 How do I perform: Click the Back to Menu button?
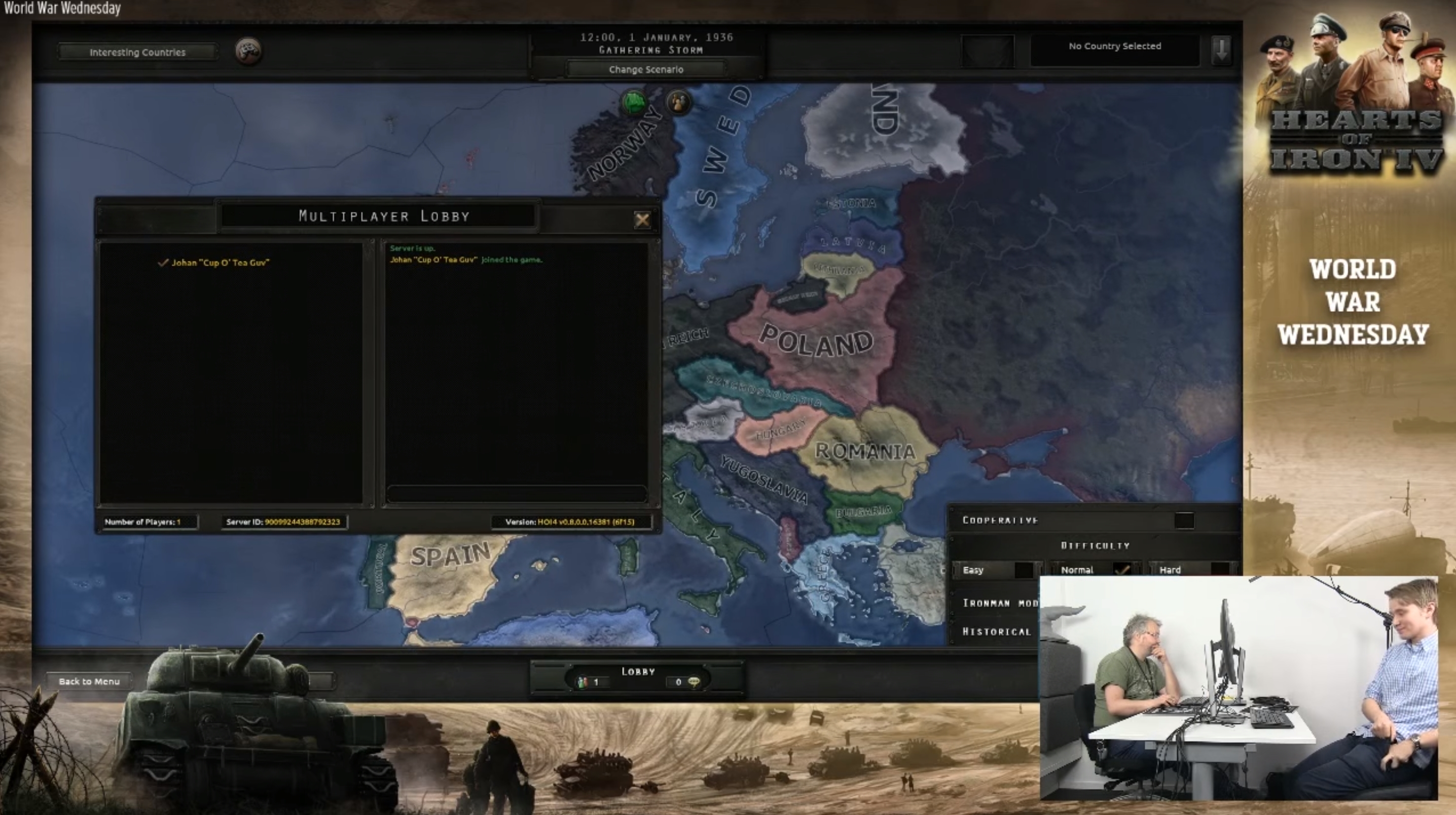coord(88,681)
